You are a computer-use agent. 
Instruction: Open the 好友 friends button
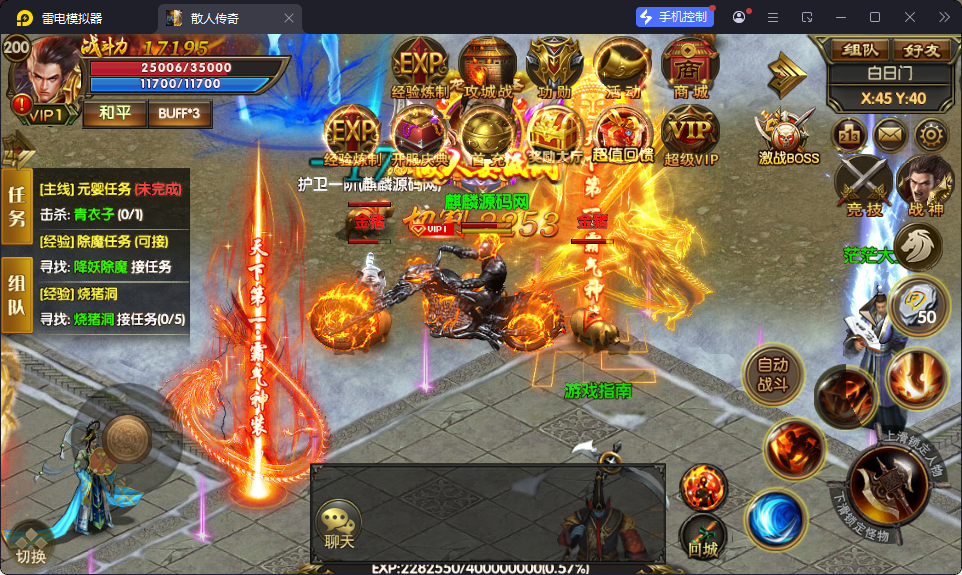click(x=920, y=49)
